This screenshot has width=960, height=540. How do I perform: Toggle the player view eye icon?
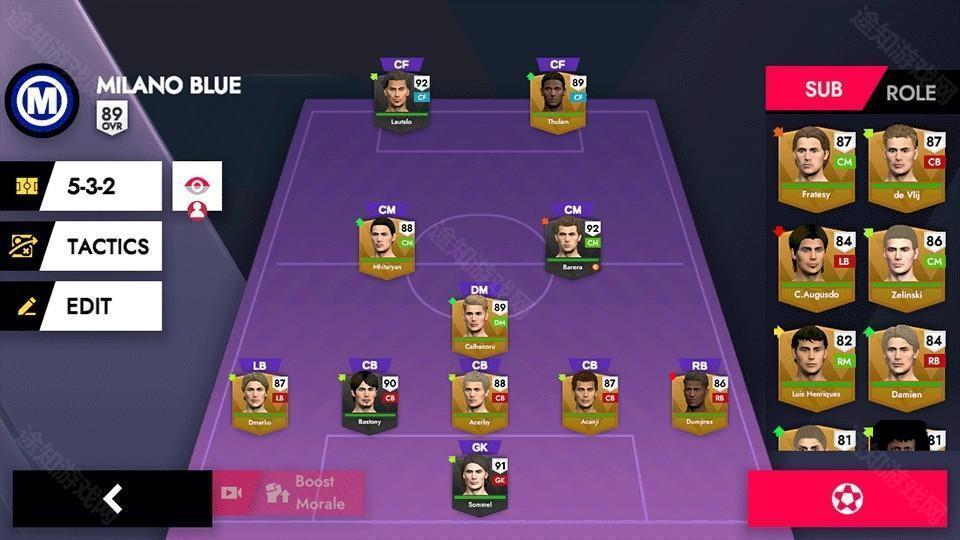click(197, 187)
